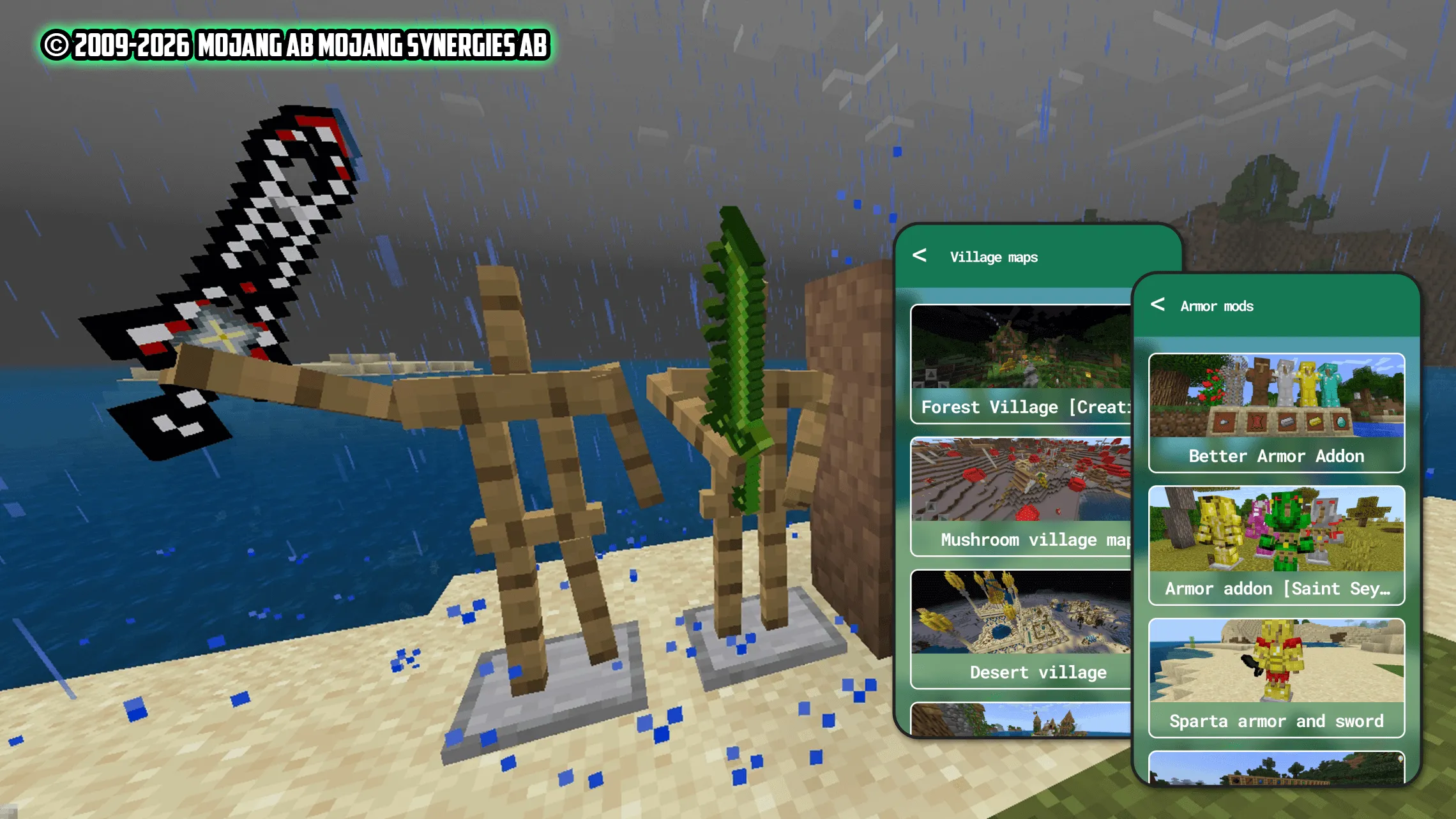Viewport: 1456px width, 819px height.
Task: Open the Better Armor Addon mod
Action: point(1276,413)
